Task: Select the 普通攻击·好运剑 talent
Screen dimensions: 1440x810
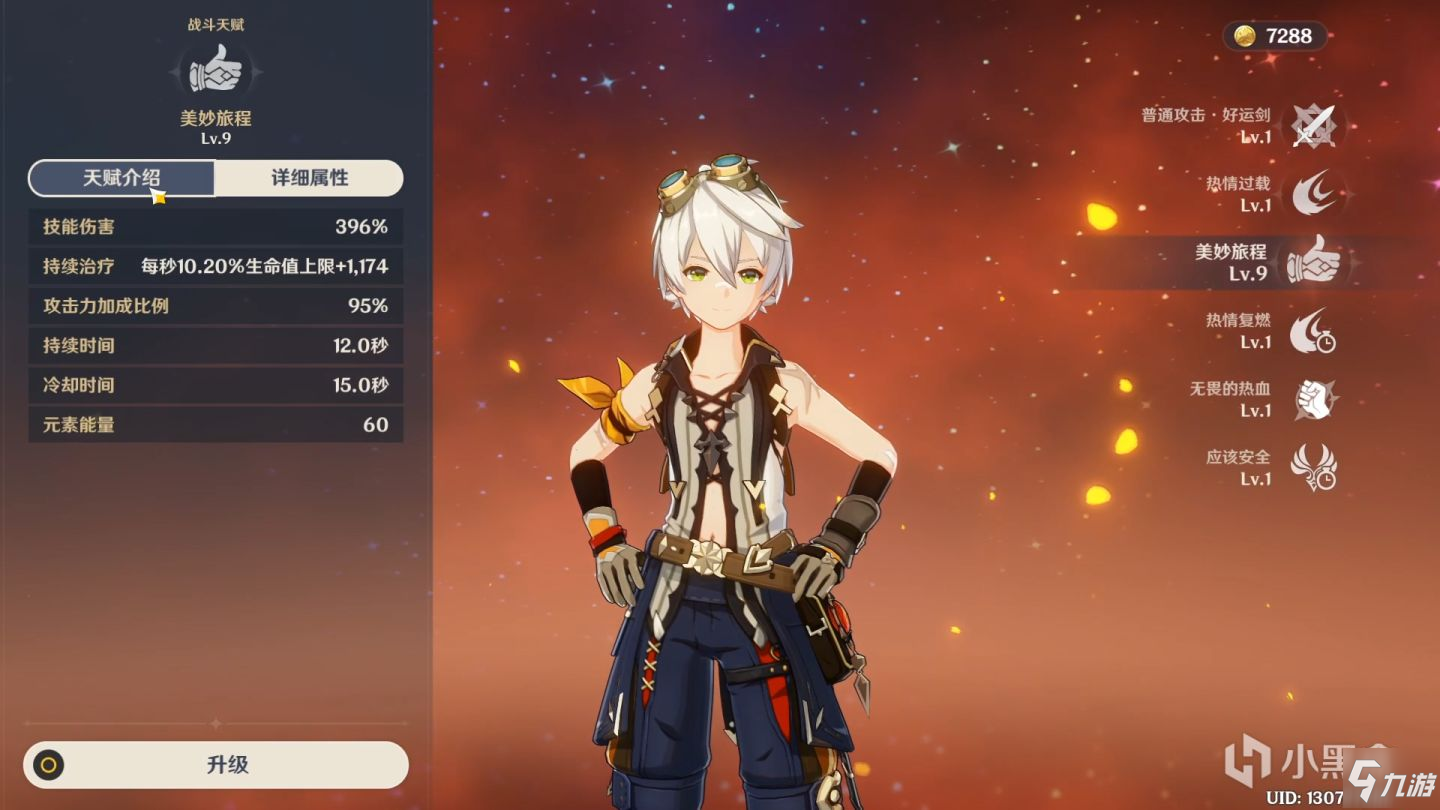Action: (x=1313, y=126)
